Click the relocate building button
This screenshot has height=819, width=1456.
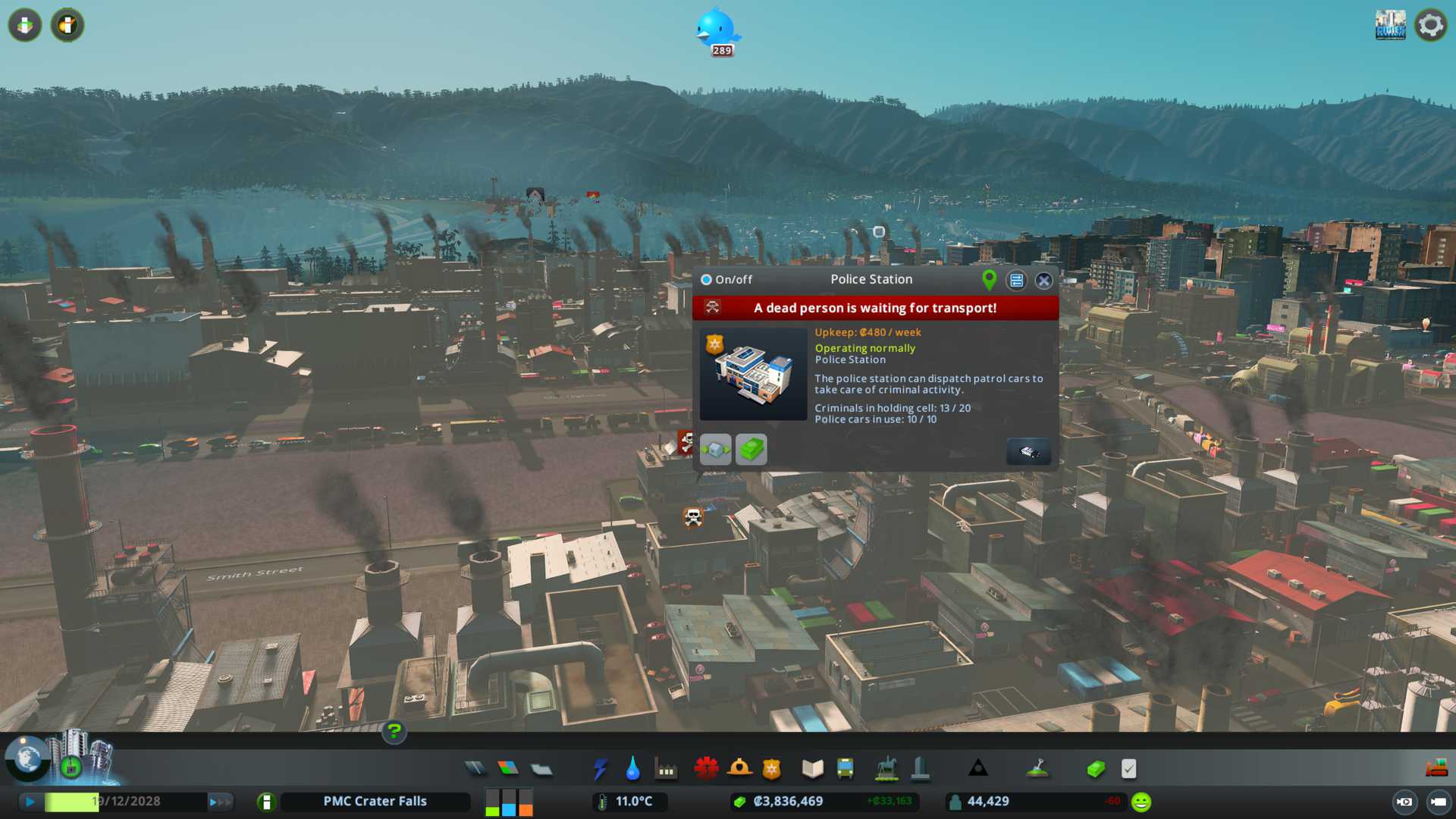pos(715,450)
